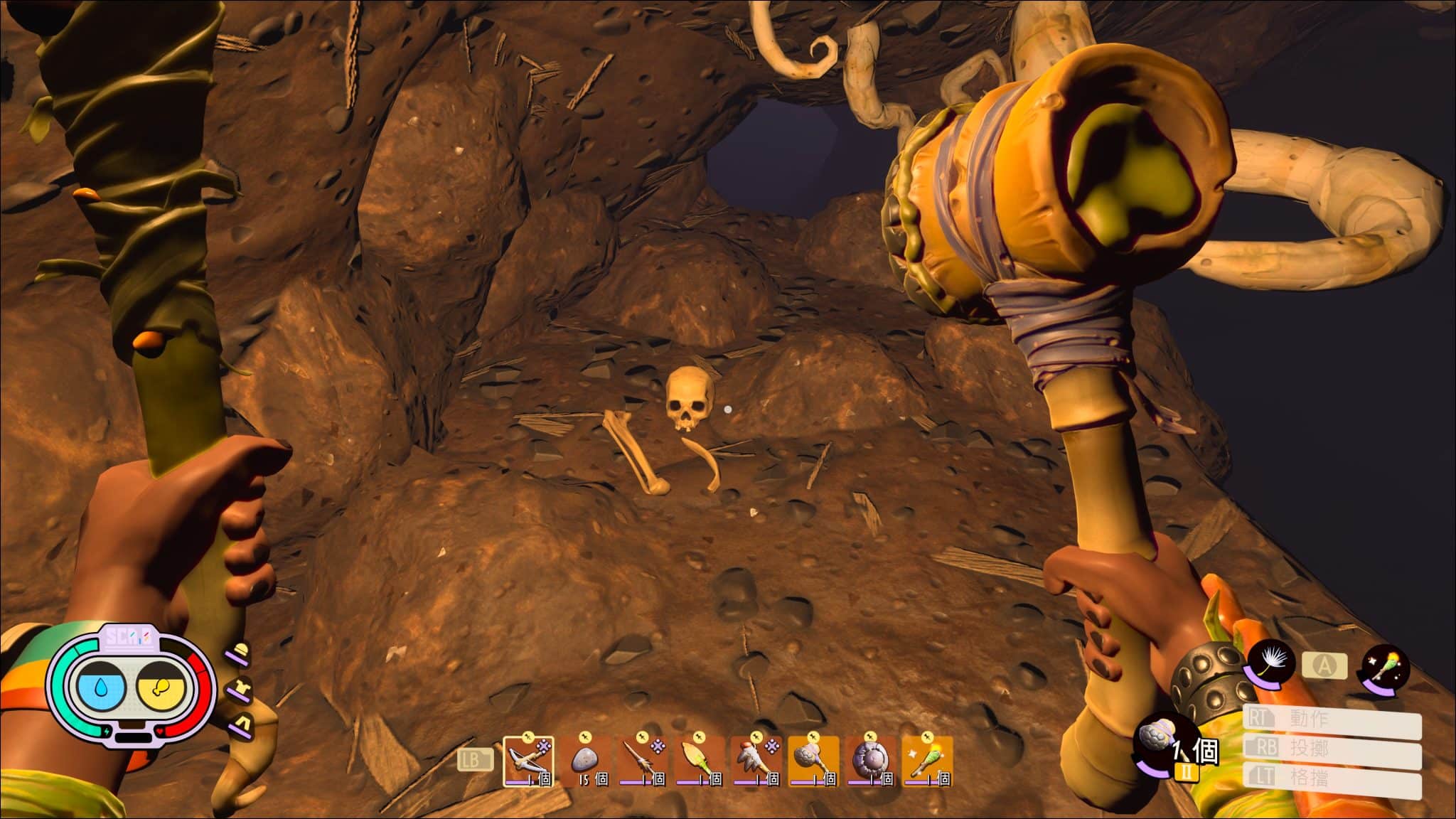Click the leg armor durability icon
This screenshot has height=819, width=1456.
(241, 723)
